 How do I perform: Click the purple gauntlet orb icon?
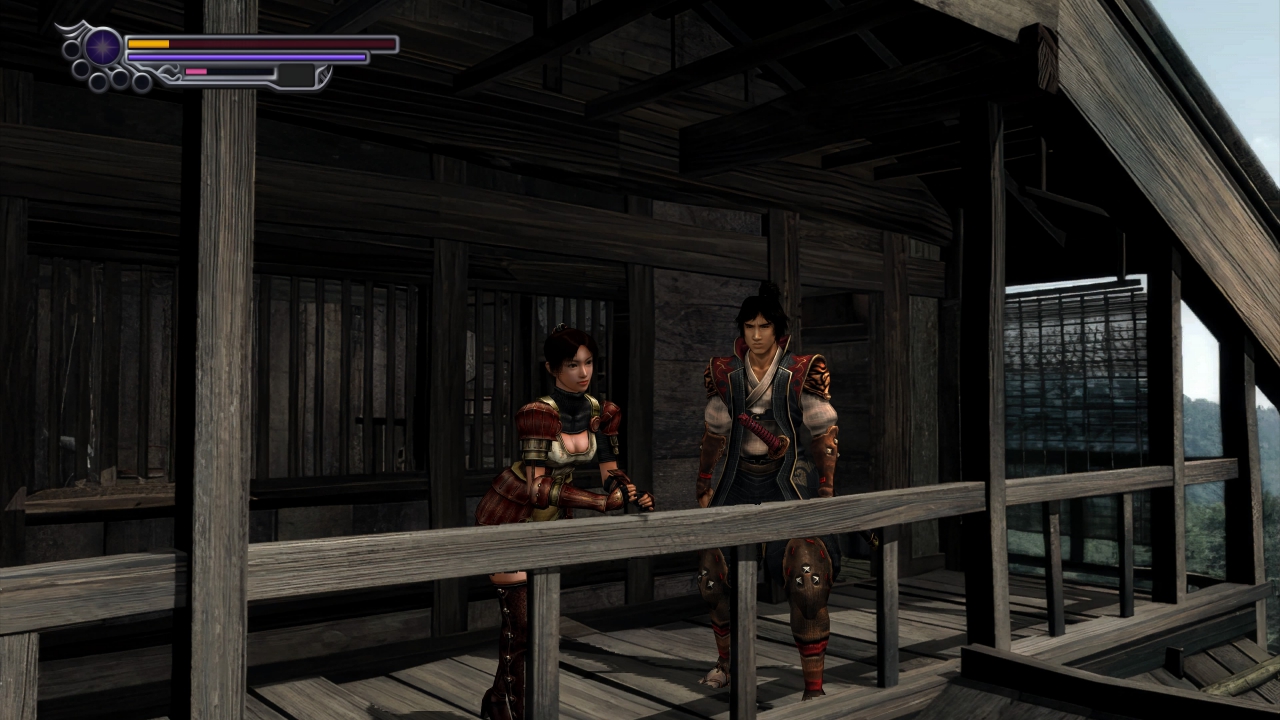[x=103, y=47]
